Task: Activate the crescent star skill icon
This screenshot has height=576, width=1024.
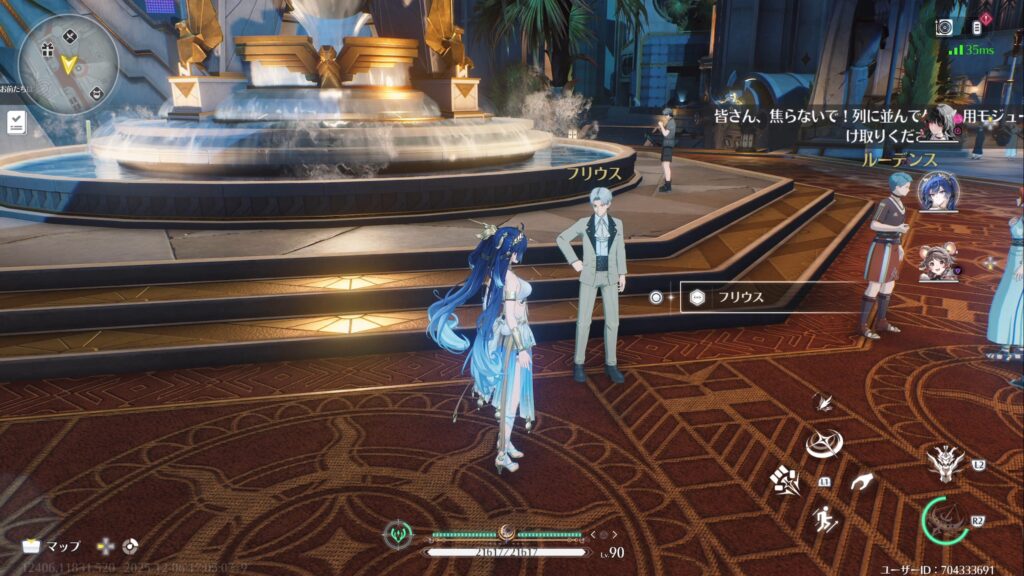Action: [826, 441]
